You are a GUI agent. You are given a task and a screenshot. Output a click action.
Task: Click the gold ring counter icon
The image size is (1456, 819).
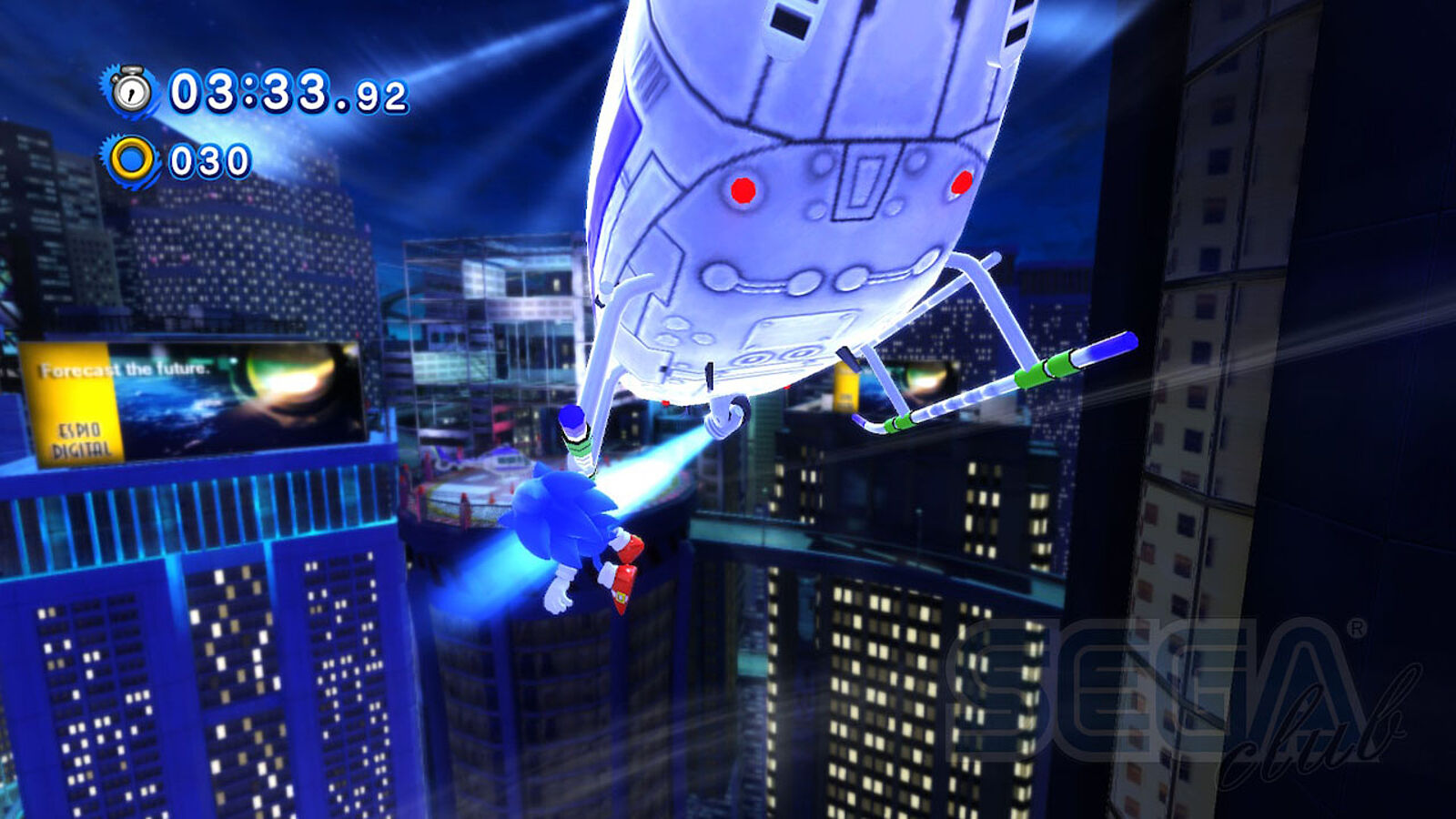[133, 161]
